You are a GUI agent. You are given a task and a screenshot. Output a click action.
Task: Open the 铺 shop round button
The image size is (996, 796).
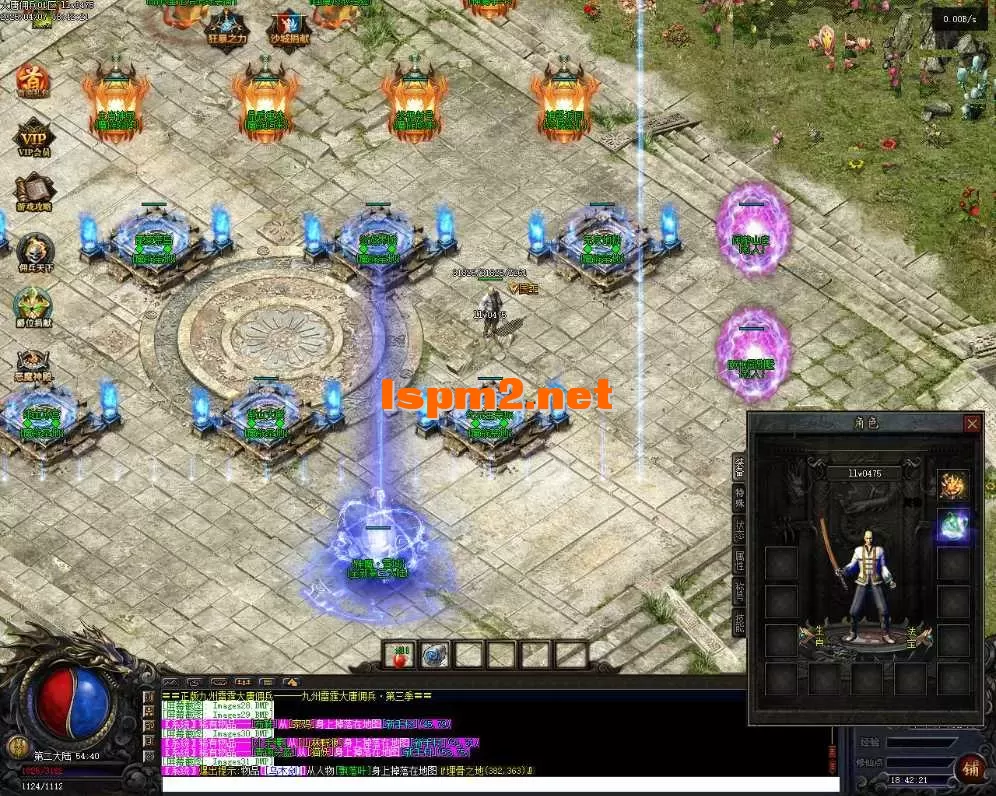tap(970, 768)
